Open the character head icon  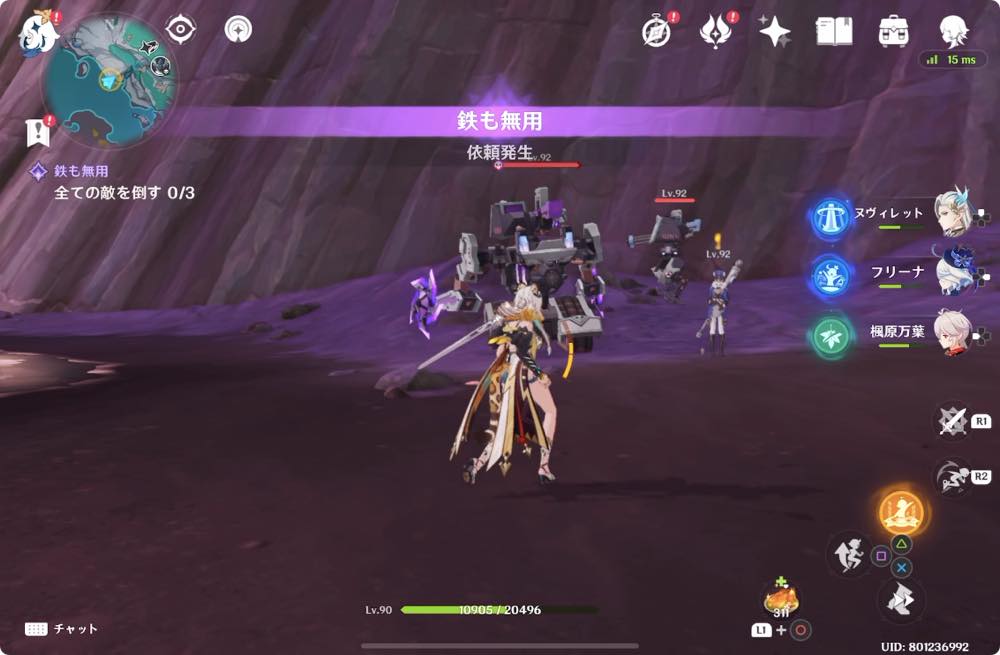(952, 30)
